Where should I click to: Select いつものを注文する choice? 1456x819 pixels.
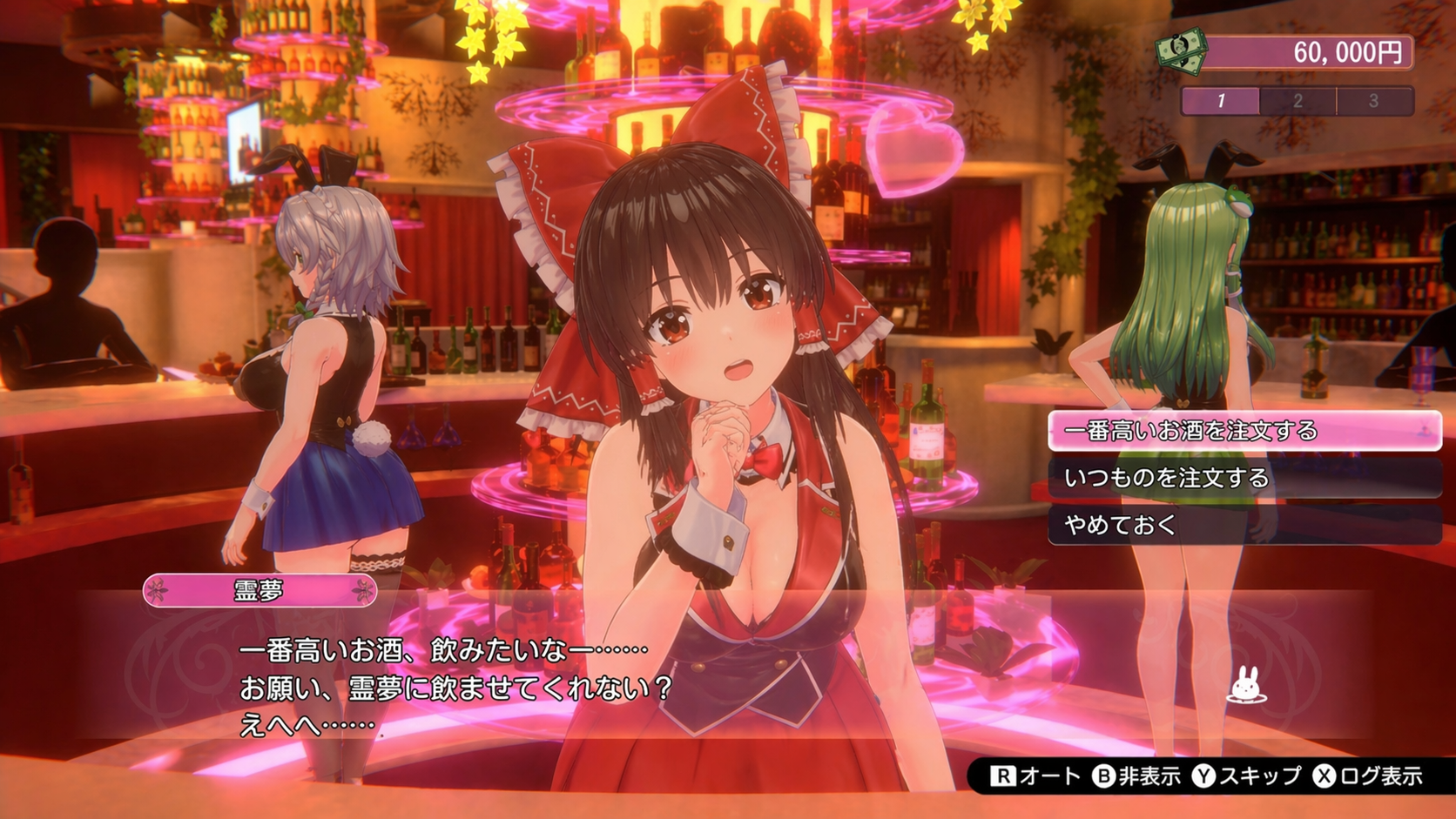(x=1244, y=478)
